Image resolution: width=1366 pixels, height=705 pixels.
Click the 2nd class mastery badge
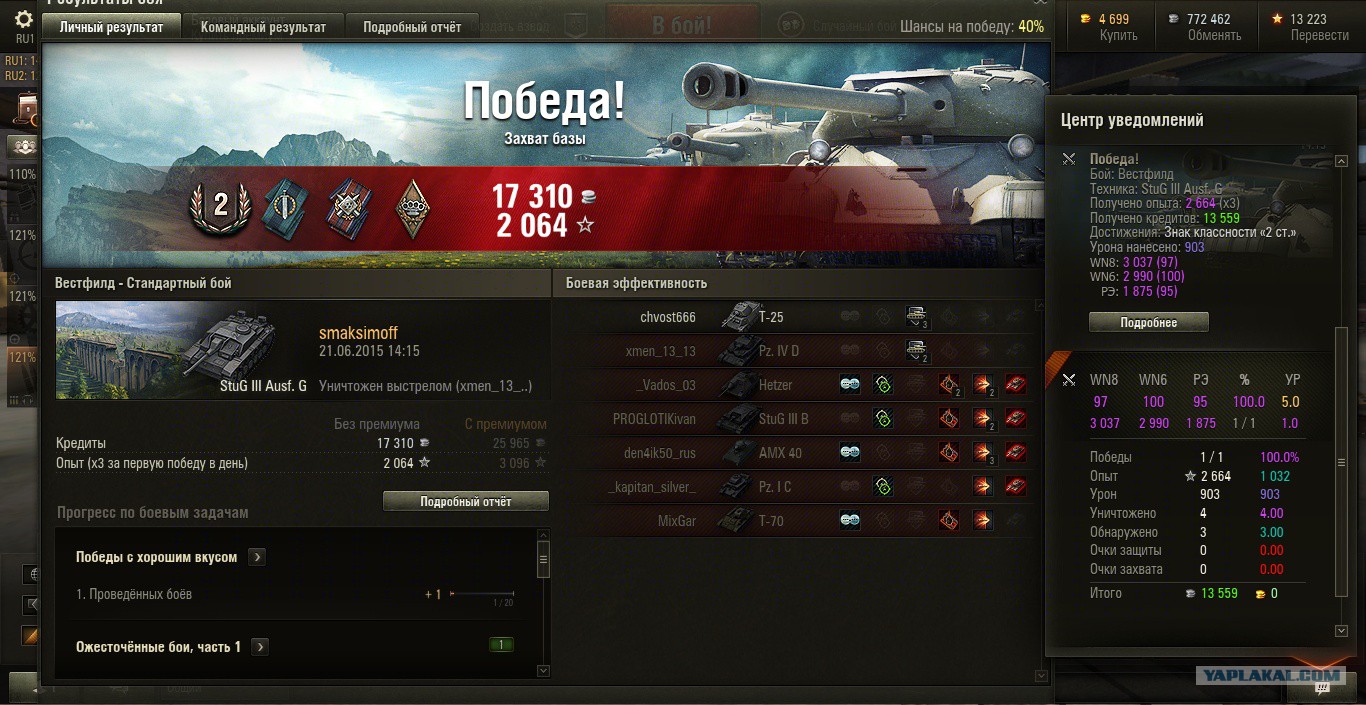221,207
